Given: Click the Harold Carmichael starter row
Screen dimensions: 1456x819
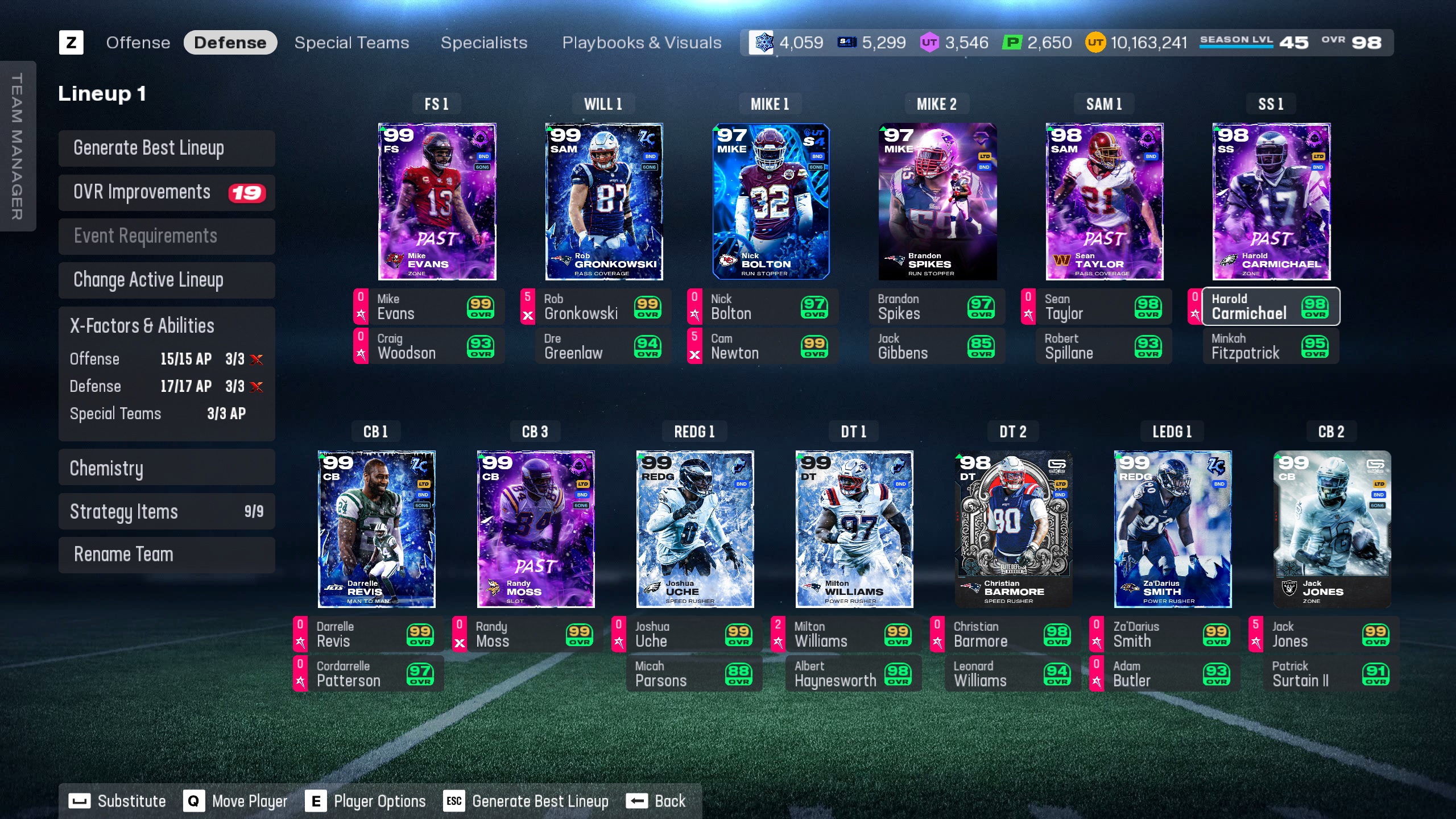Looking at the screenshot, I should point(1271,307).
